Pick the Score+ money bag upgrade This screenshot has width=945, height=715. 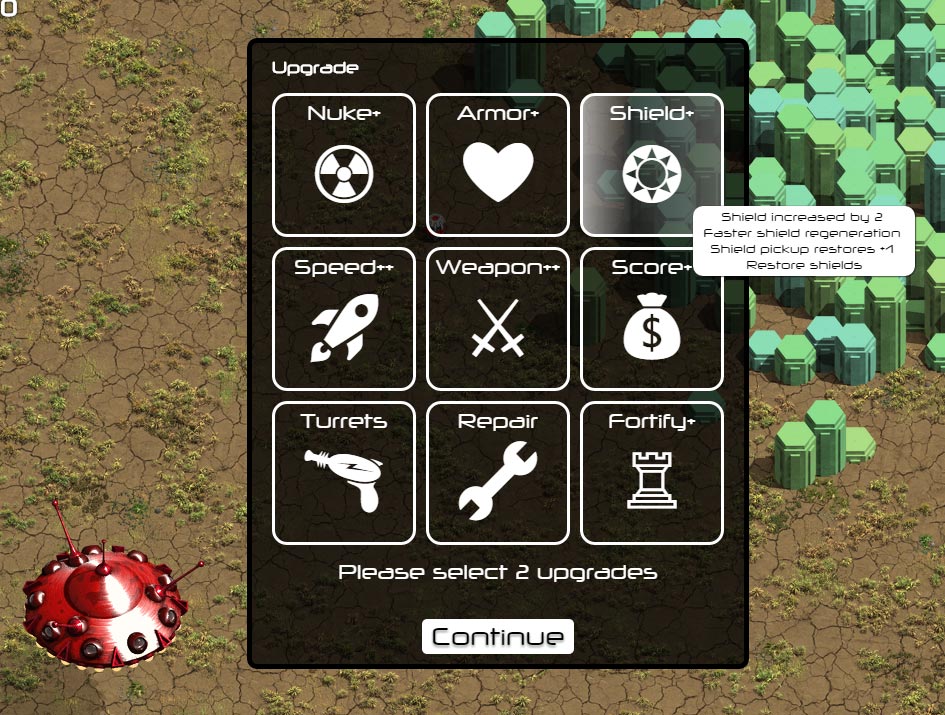point(651,319)
